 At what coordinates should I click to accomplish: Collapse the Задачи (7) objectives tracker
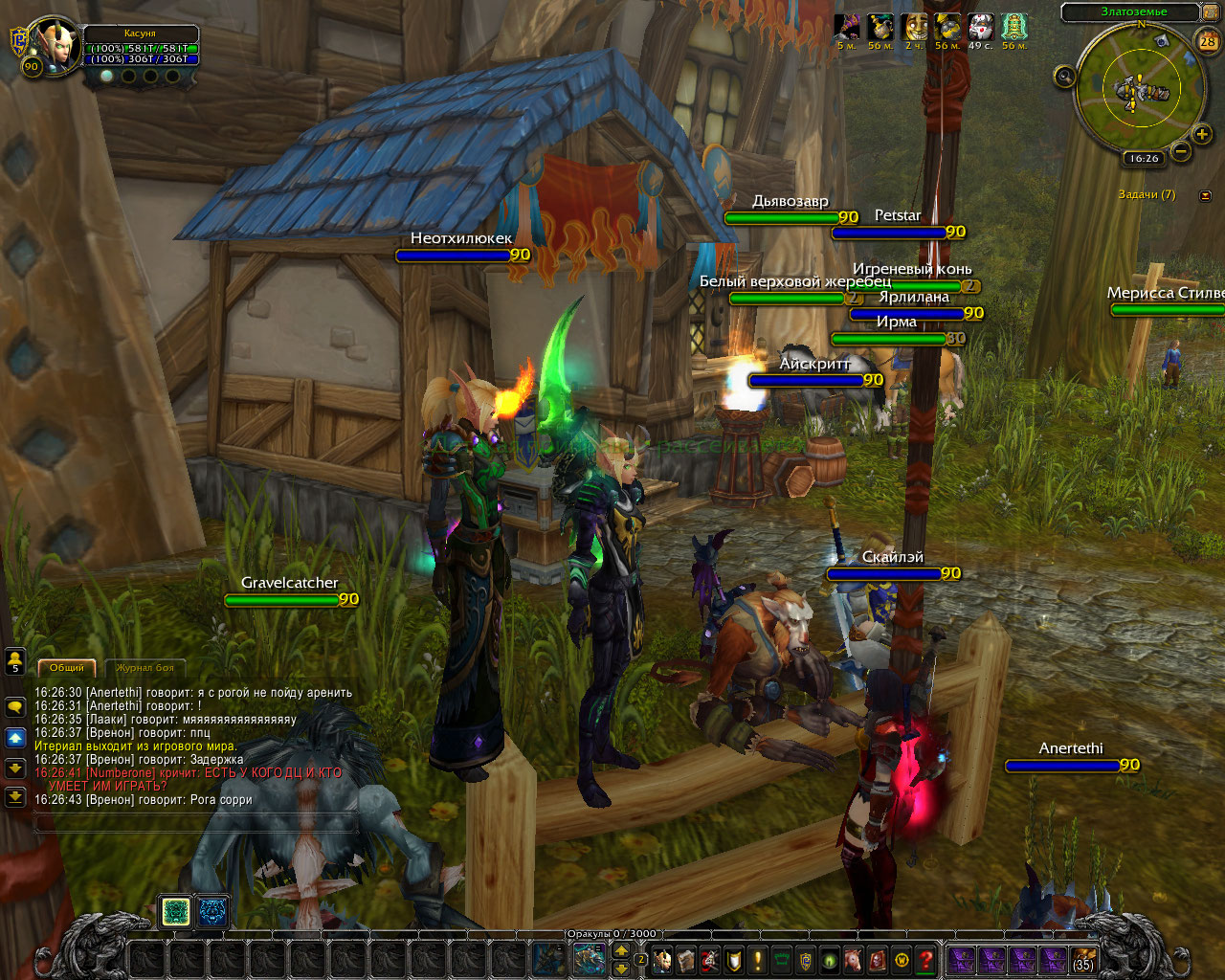1205,195
